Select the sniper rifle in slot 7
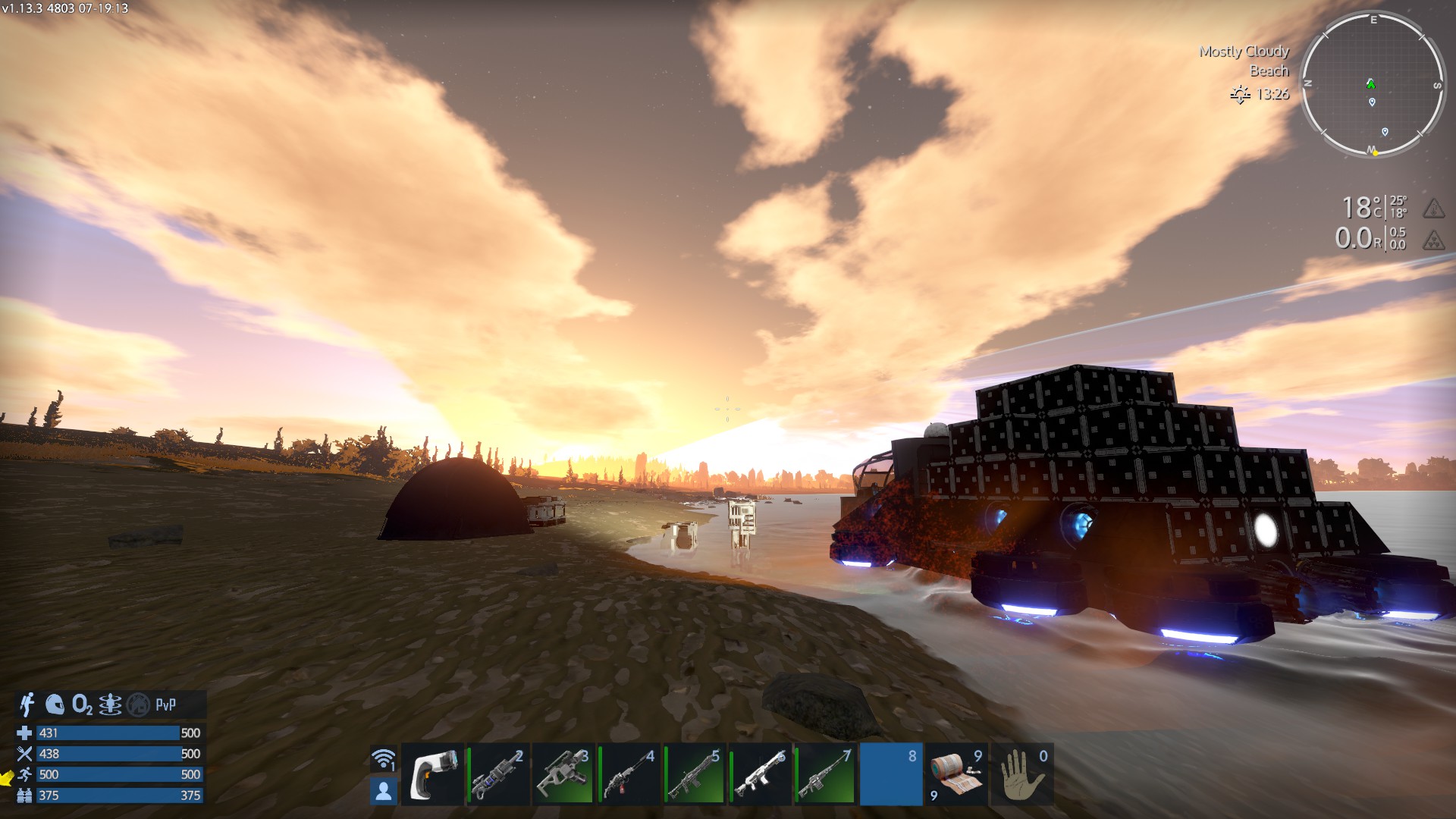Screen dimensions: 1456x819 pyautogui.click(x=825, y=774)
